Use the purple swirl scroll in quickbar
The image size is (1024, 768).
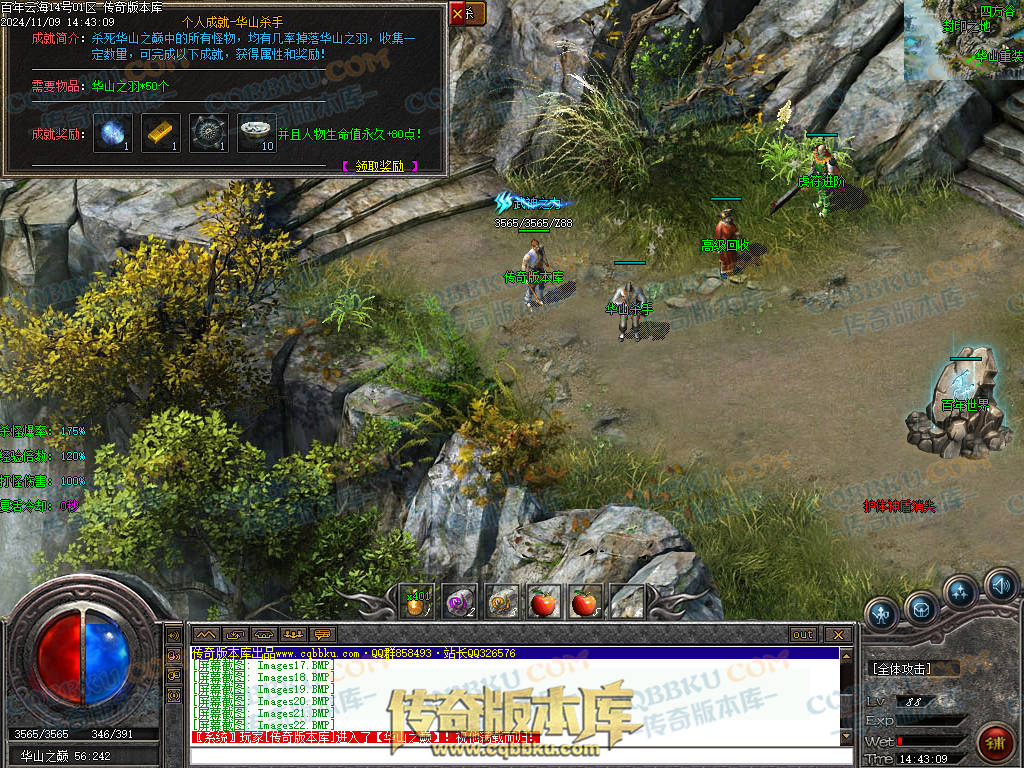point(459,602)
